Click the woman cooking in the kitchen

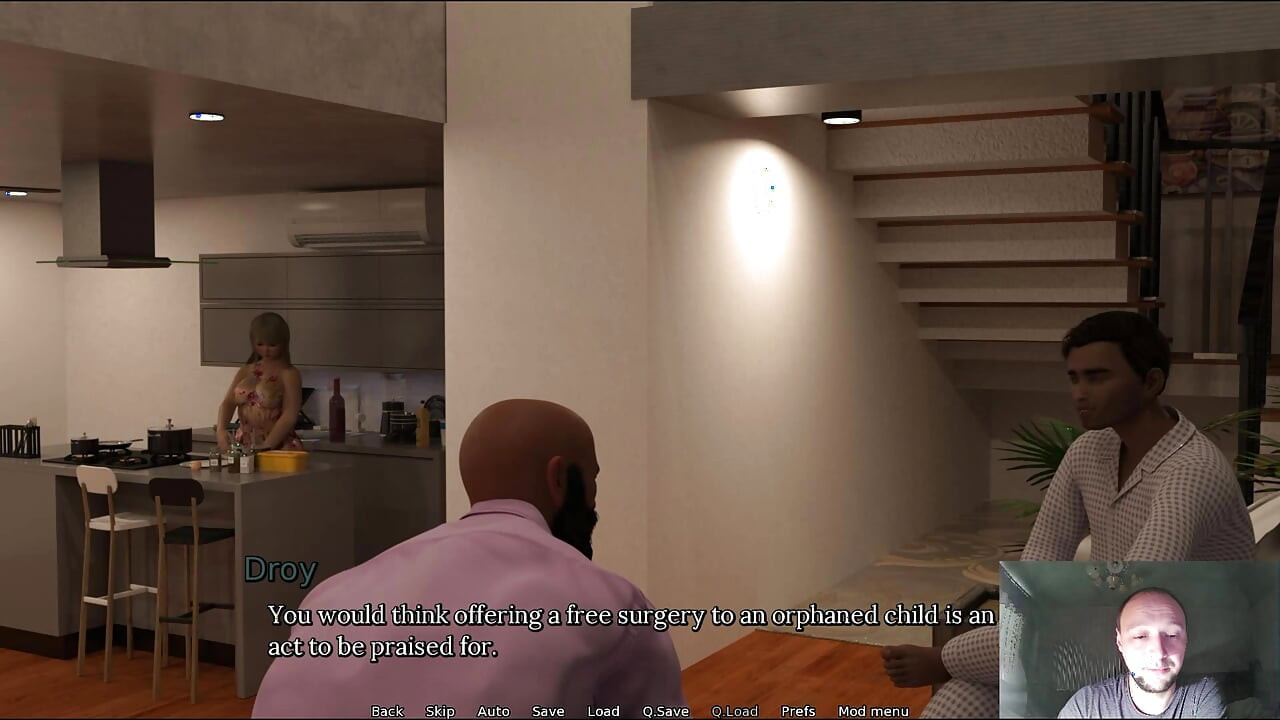265,390
